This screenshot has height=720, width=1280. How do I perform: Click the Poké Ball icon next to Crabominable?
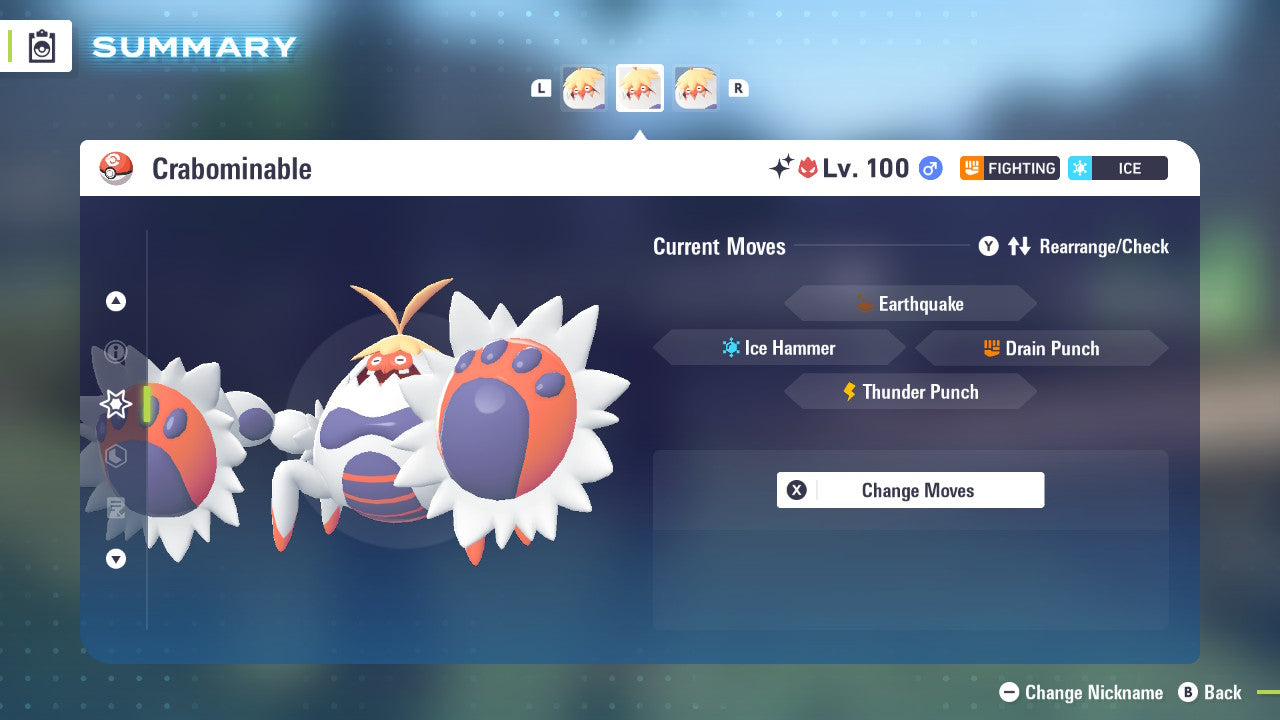(x=116, y=168)
